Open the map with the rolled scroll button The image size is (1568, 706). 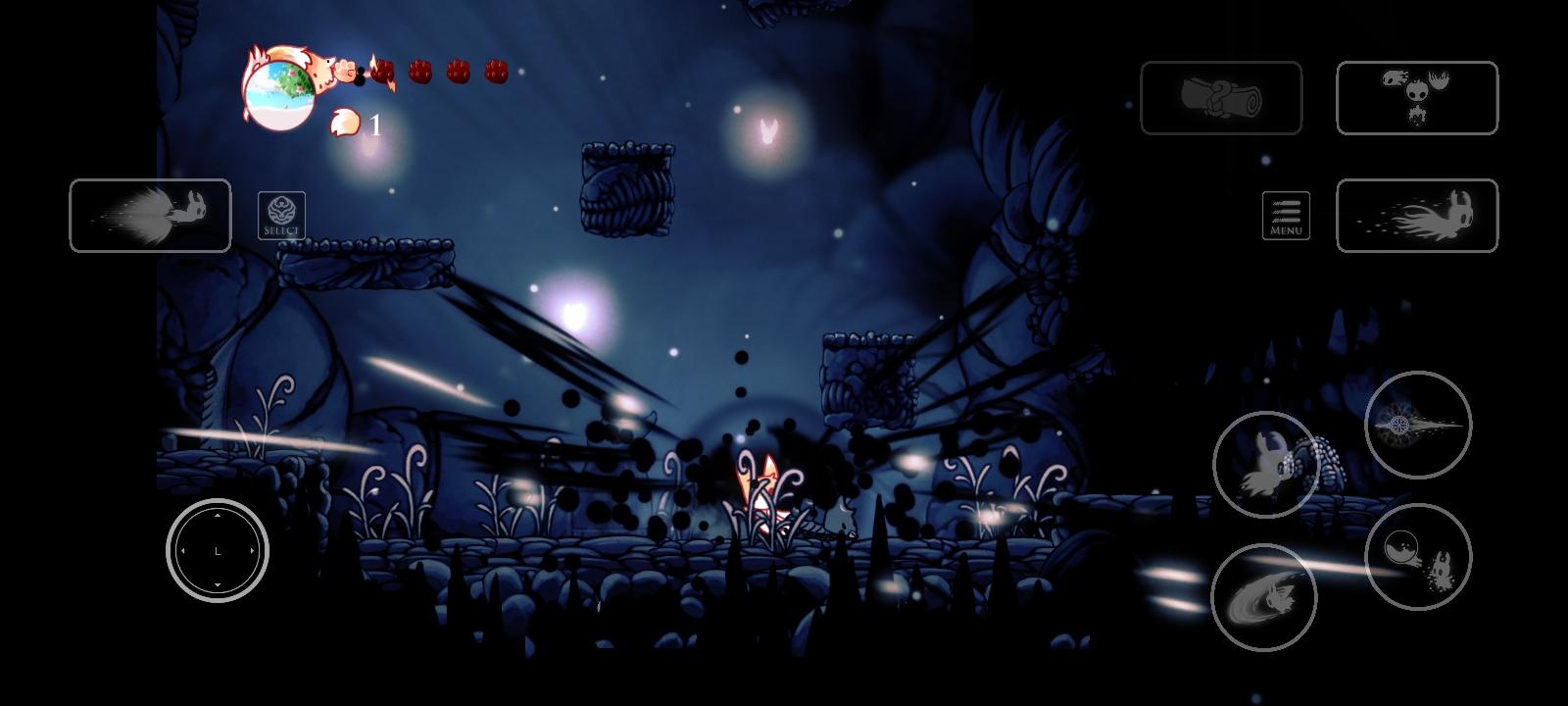[x=1221, y=98]
